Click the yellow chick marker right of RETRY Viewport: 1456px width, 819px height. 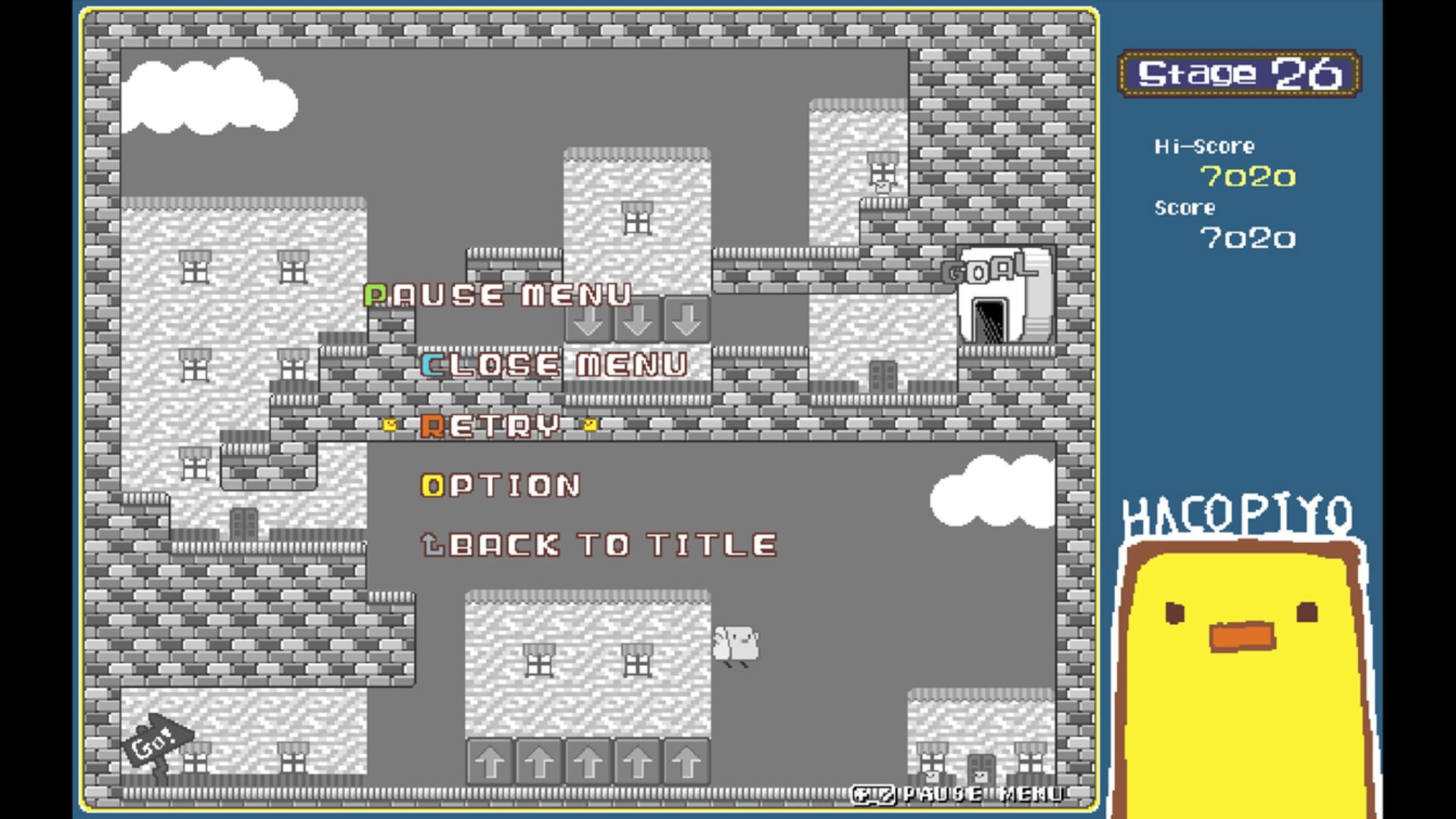pos(590,425)
